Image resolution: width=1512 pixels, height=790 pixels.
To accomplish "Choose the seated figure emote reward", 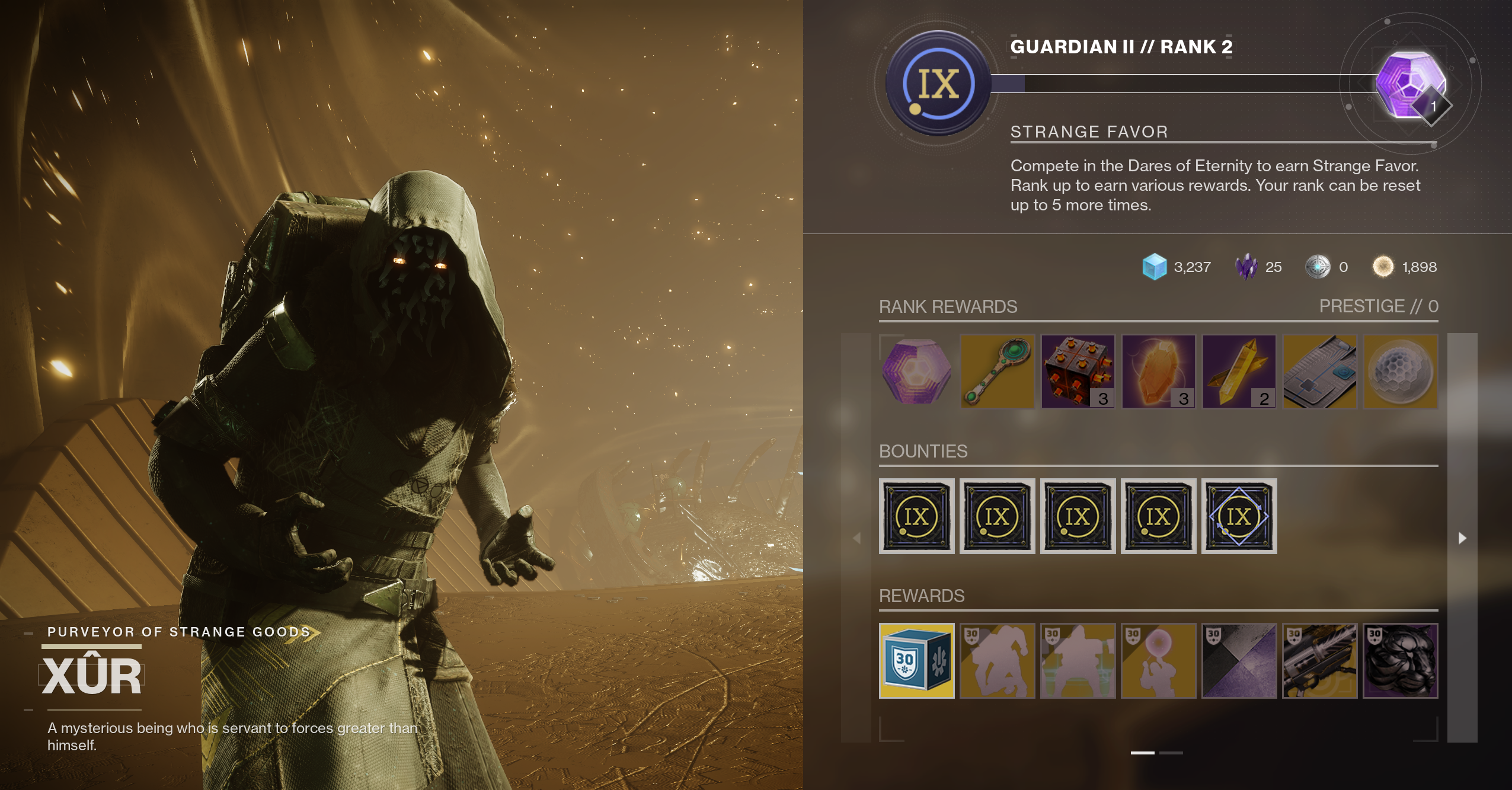I will tap(1078, 661).
